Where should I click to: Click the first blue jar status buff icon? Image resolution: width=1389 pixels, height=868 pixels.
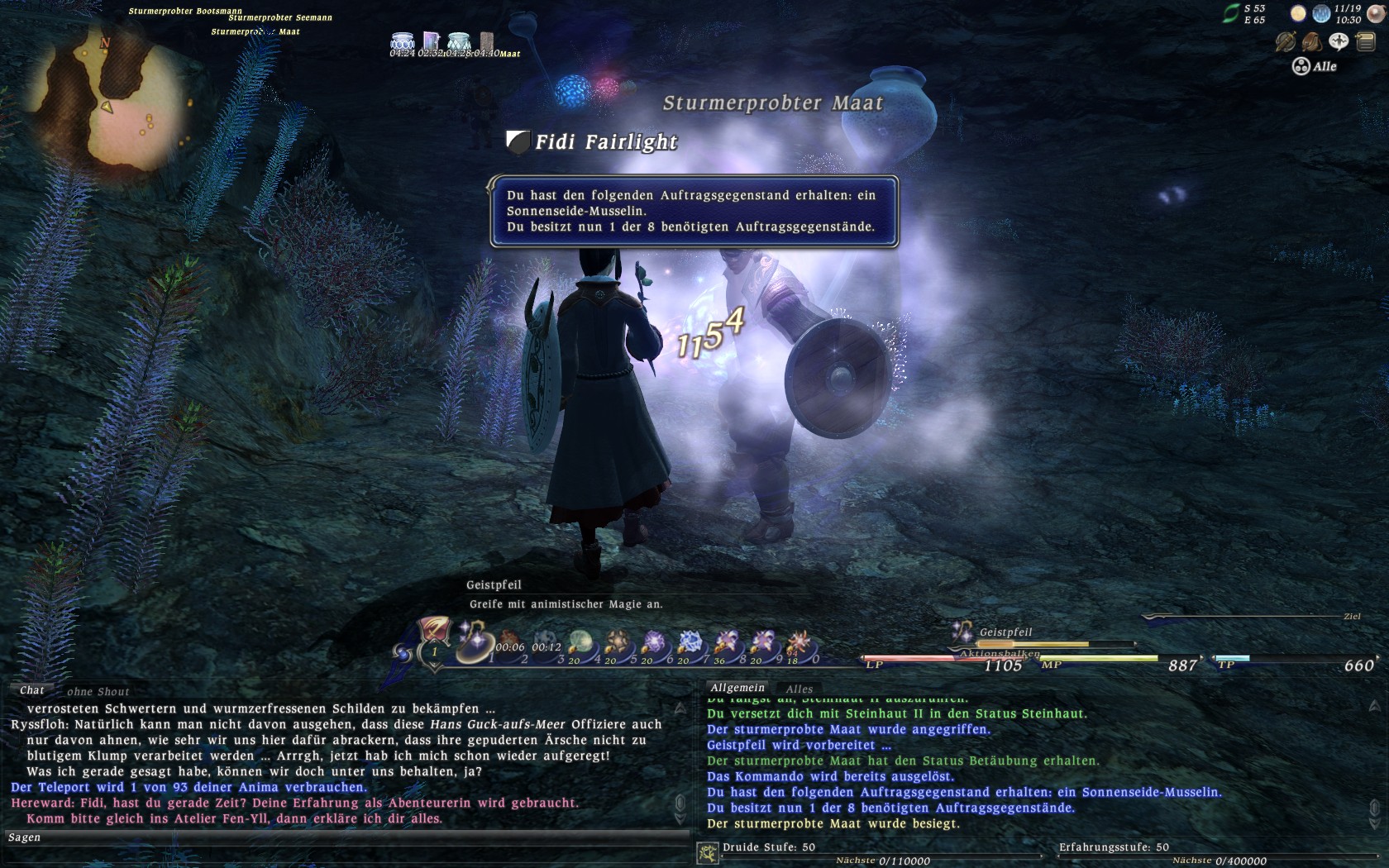[403, 41]
